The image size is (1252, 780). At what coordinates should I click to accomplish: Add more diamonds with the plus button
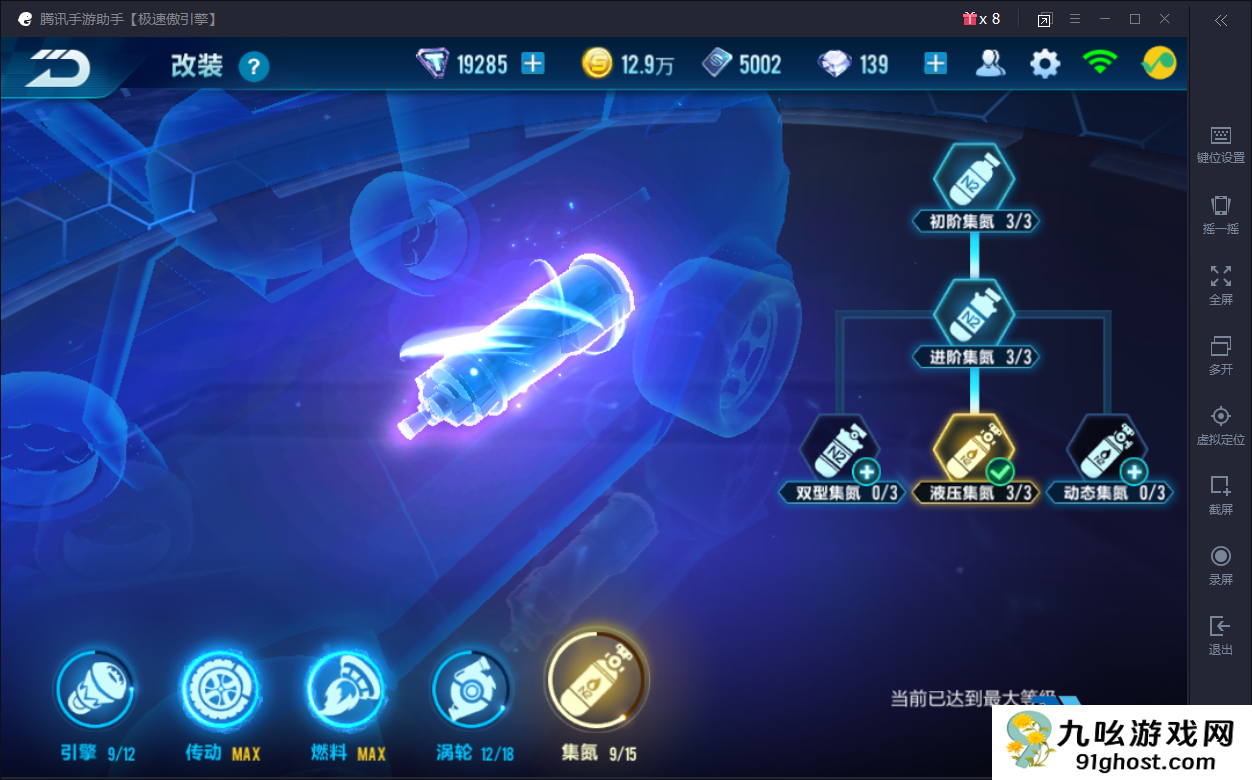(x=935, y=64)
